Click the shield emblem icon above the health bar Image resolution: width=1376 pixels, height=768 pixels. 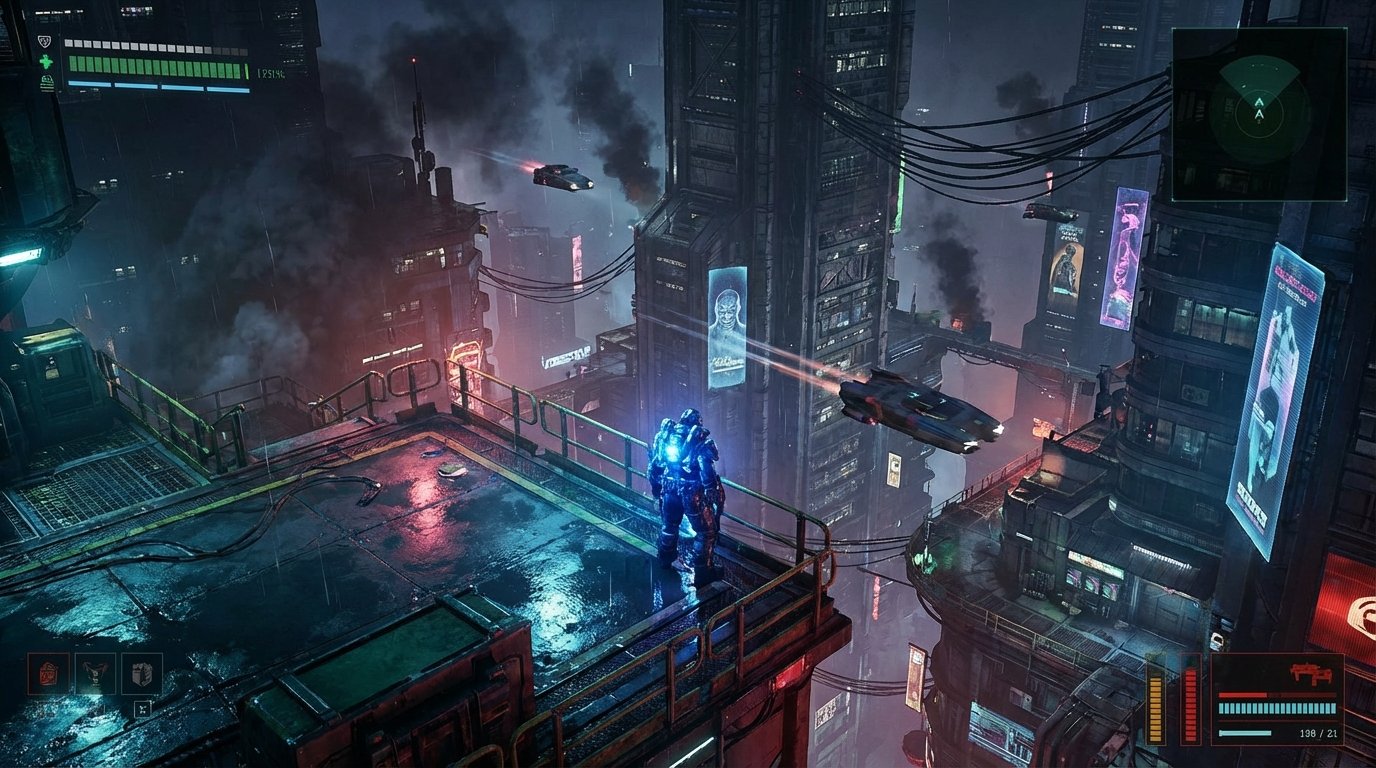pyautogui.click(x=44, y=40)
